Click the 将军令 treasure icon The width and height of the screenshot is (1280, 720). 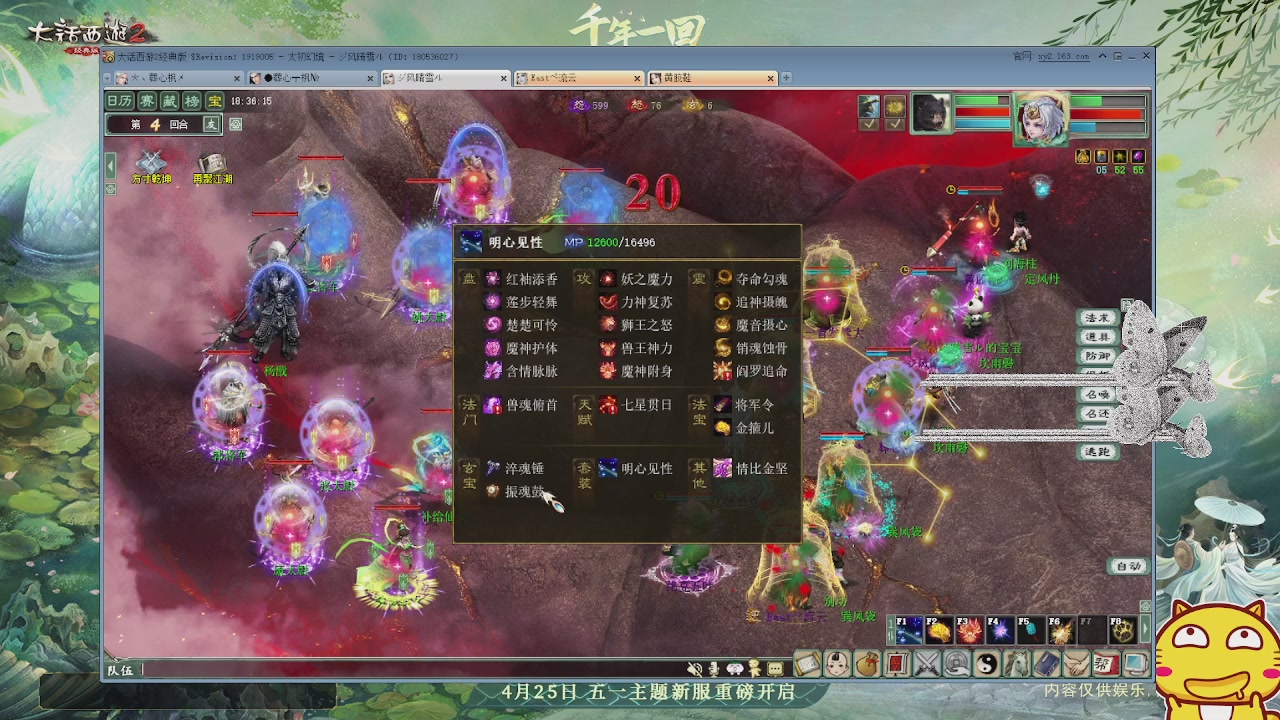722,405
